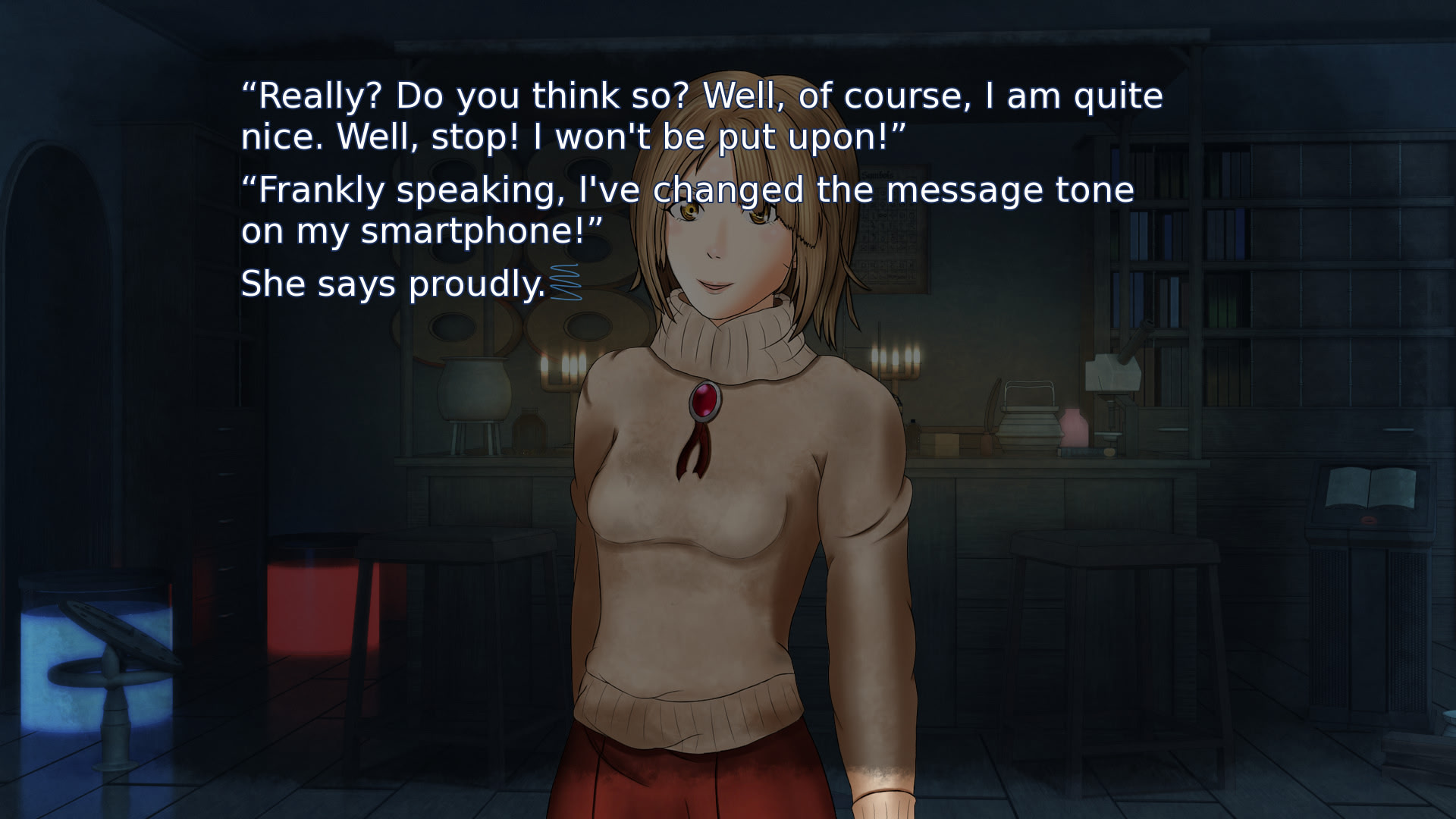The height and width of the screenshot is (819, 1456).
Task: Click the blue continue indicator after the text
Action: [x=565, y=283]
